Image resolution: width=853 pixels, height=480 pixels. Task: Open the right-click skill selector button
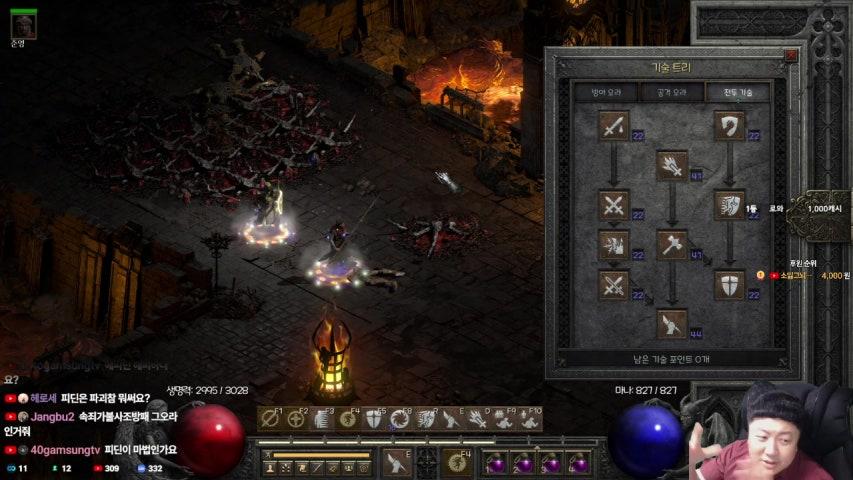click(461, 462)
